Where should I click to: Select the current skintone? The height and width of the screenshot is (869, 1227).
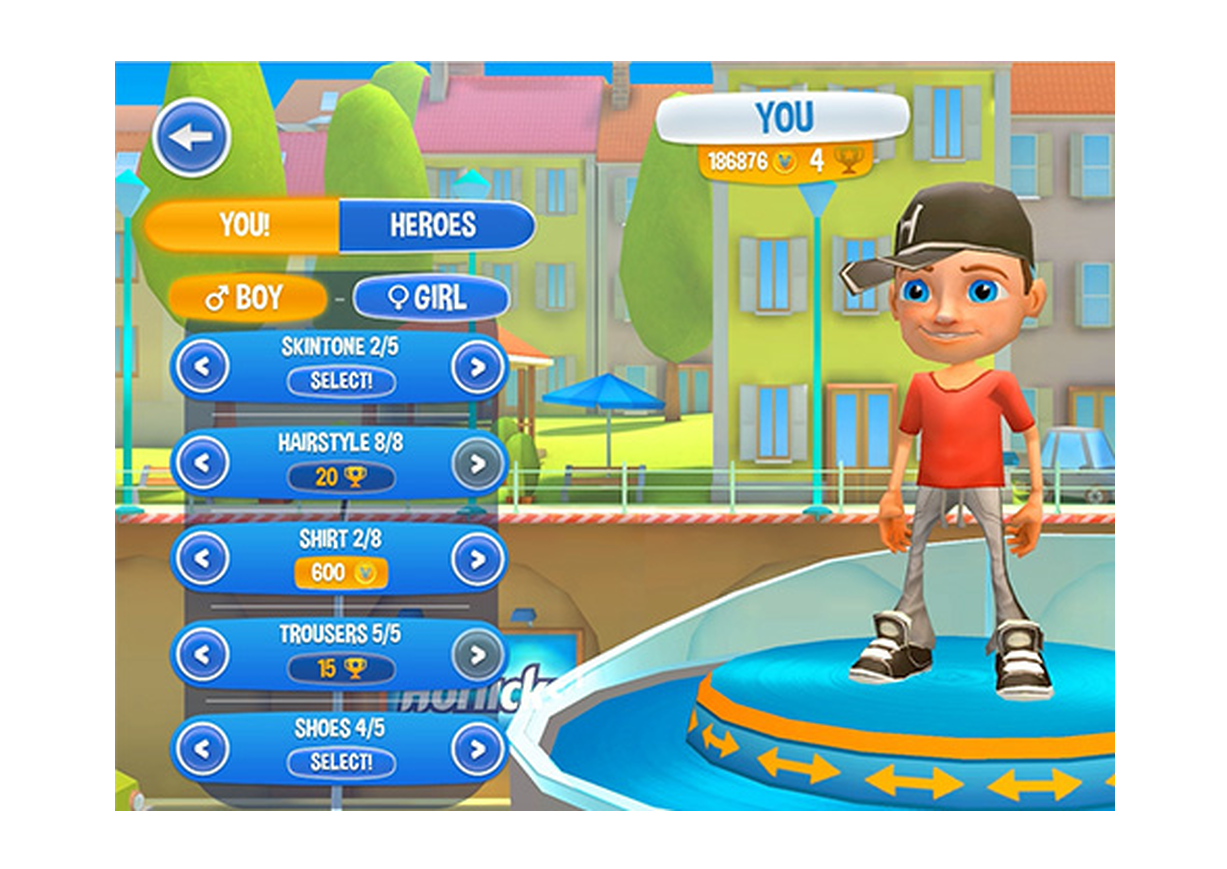340,381
